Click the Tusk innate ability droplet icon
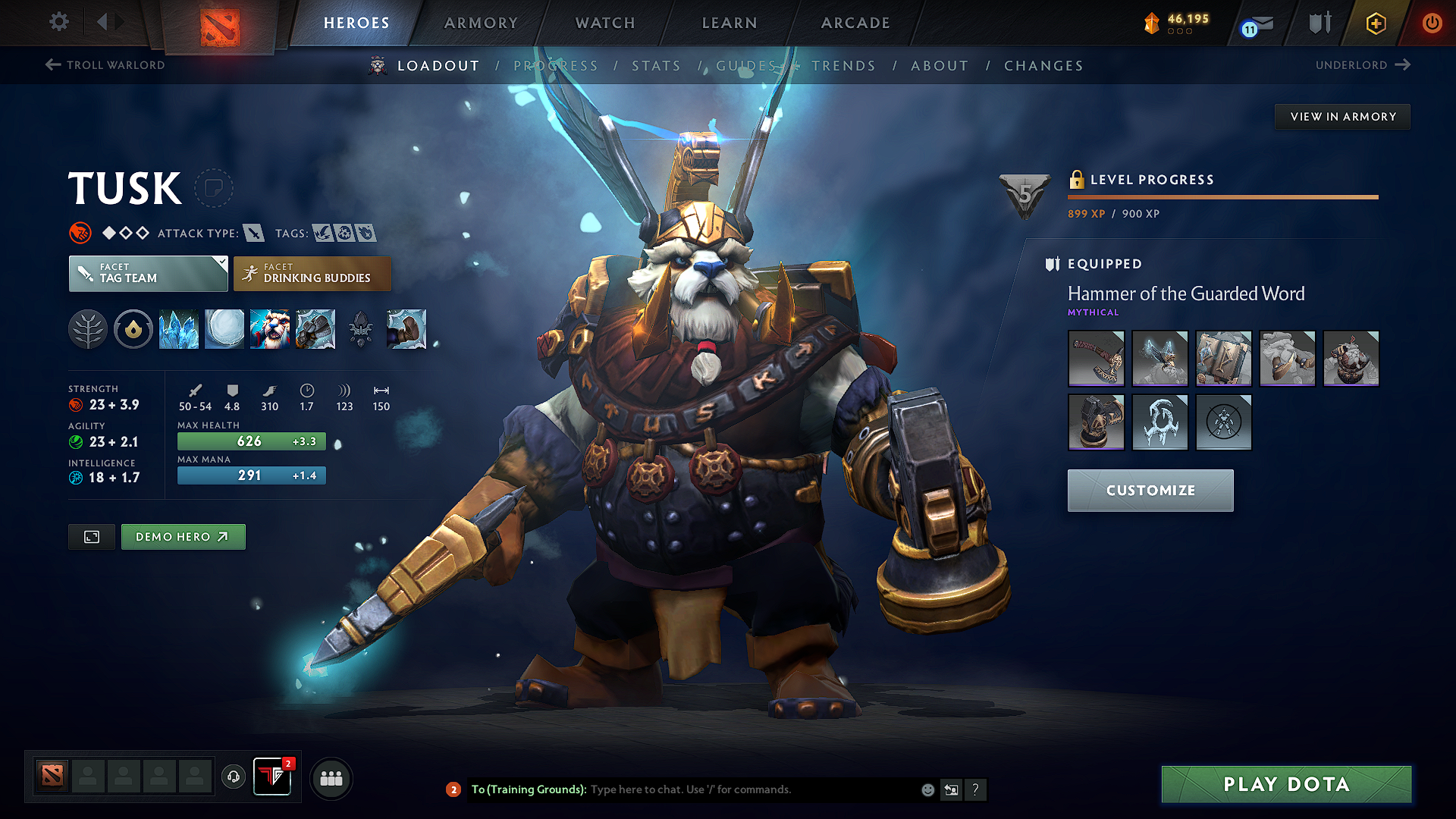 (x=133, y=329)
